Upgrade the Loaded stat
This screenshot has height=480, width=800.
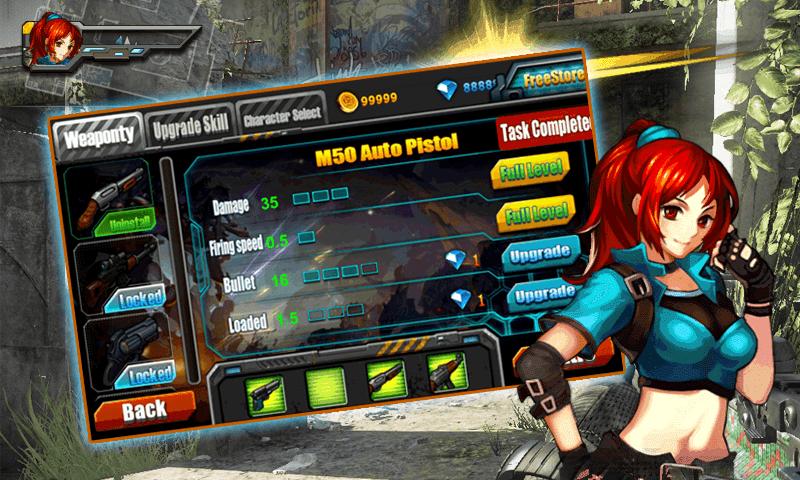click(x=546, y=294)
